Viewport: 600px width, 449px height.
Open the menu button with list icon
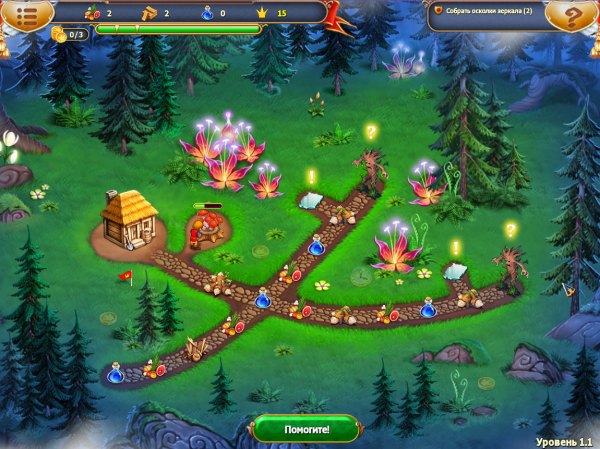[28, 15]
